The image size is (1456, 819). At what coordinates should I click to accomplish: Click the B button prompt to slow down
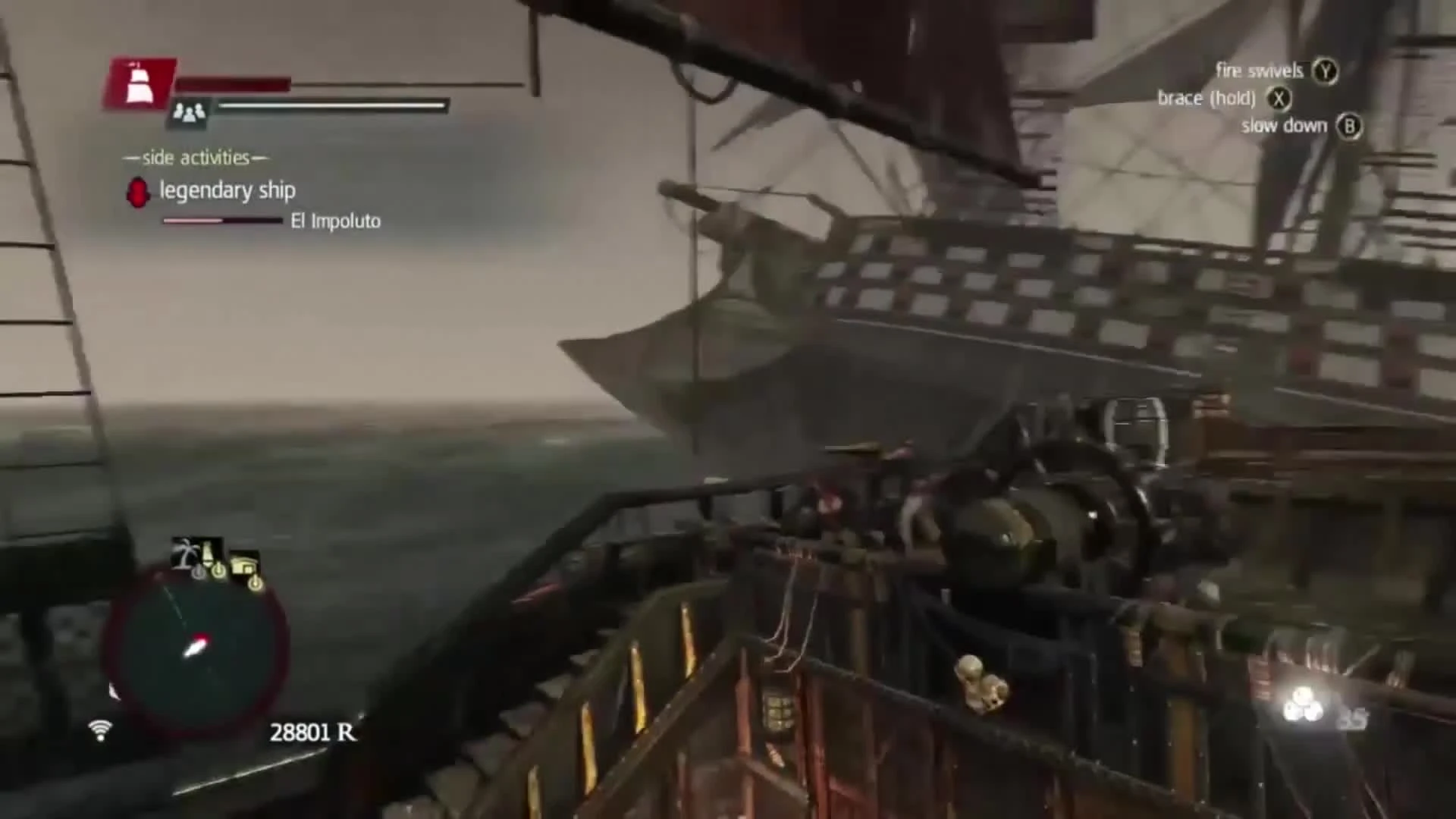[x=1349, y=127]
